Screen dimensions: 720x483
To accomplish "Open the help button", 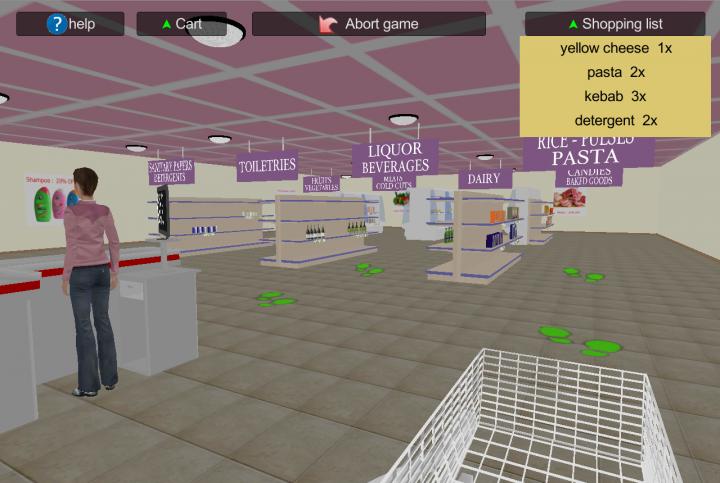I will [x=70, y=24].
